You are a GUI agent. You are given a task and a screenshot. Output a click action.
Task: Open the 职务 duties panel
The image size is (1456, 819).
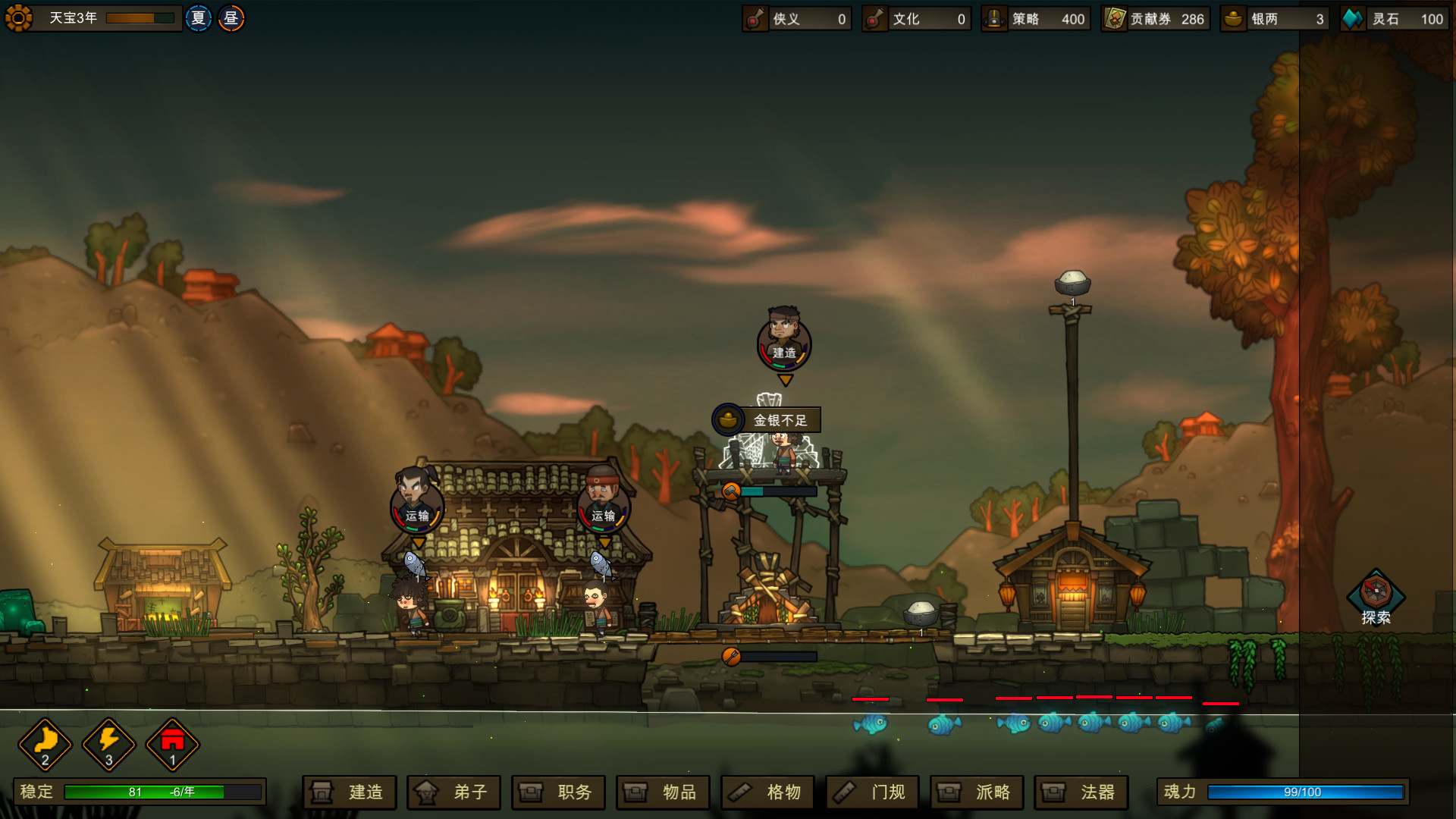558,792
